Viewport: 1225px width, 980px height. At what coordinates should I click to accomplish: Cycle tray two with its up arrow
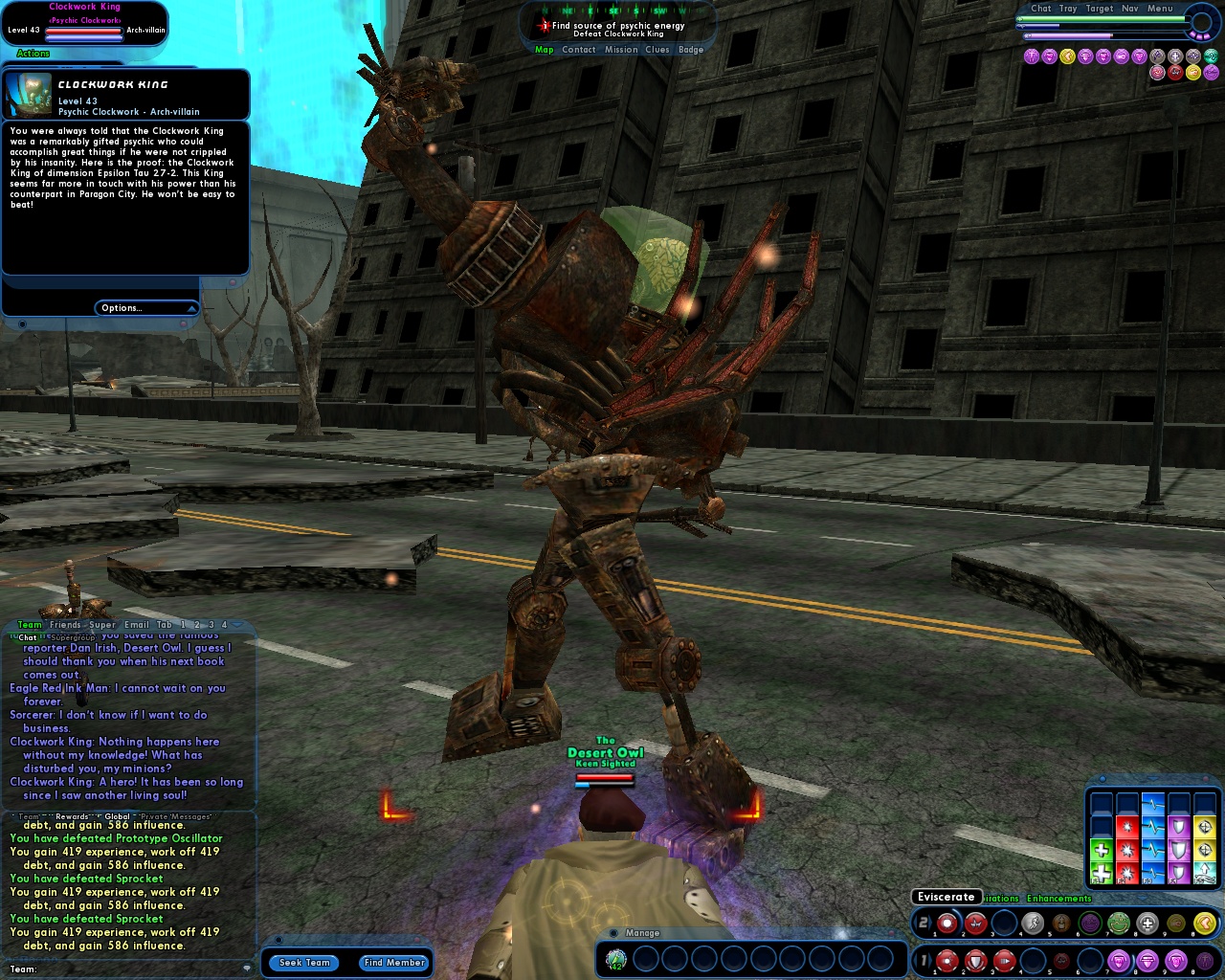931,922
